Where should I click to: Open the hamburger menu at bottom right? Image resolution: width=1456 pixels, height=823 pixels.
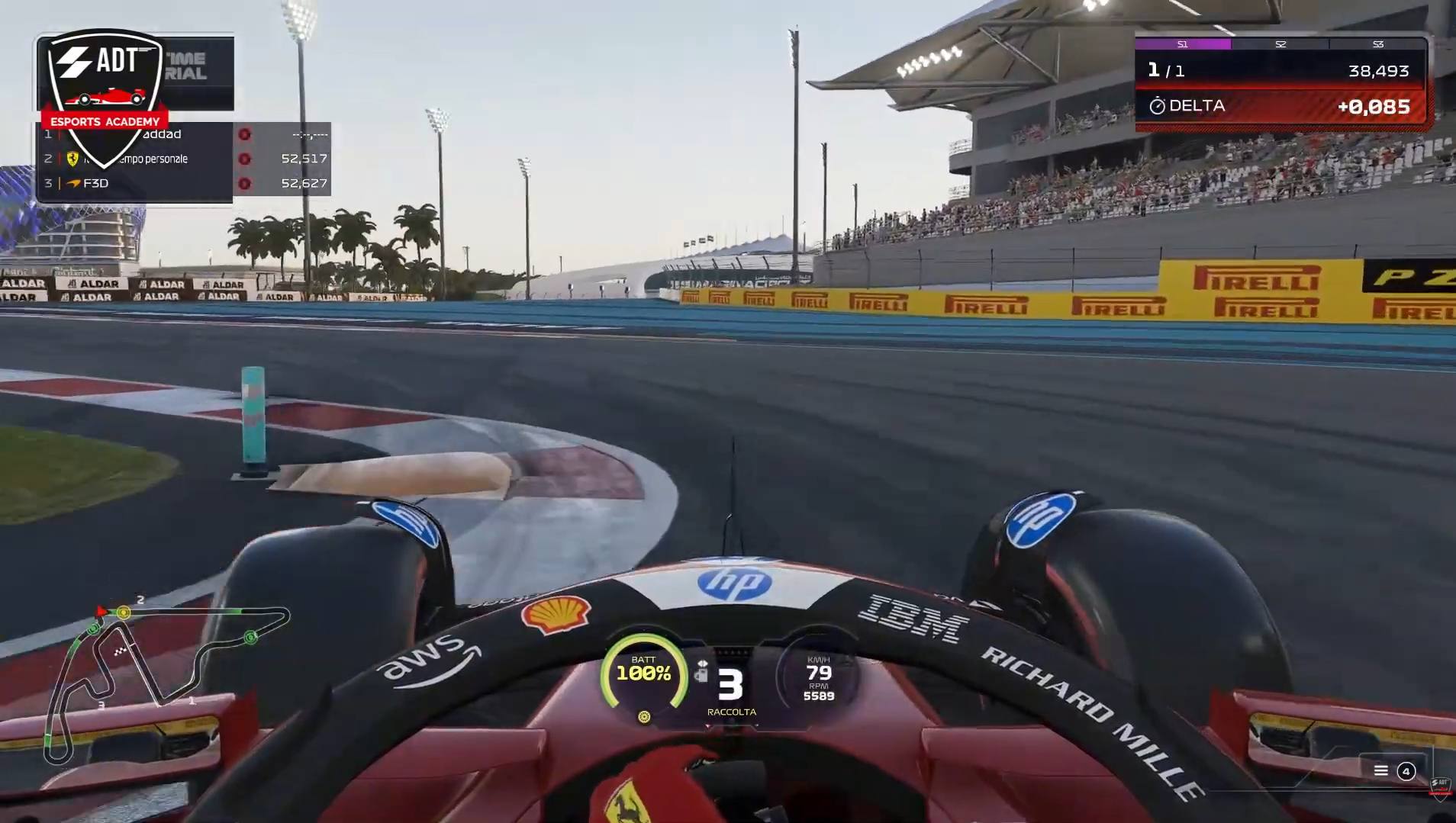pos(1381,771)
